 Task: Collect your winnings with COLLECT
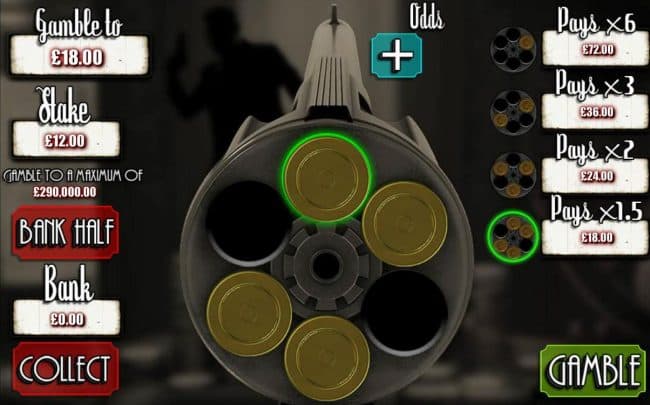[x=64, y=368]
